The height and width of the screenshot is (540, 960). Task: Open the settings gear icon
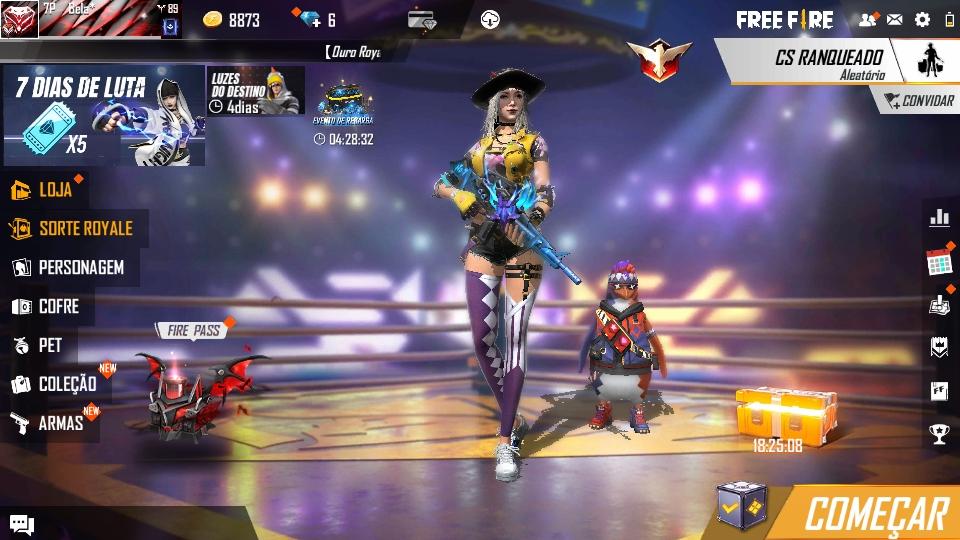(x=922, y=20)
